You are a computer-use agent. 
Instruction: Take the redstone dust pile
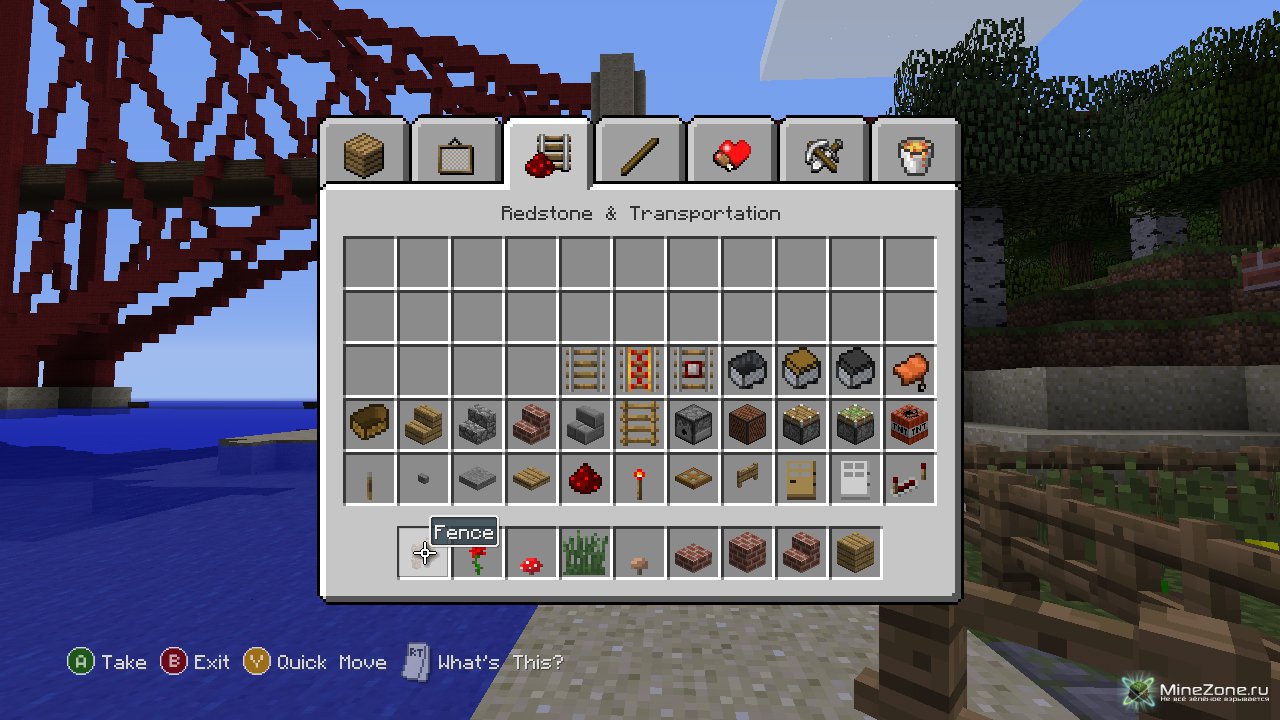coord(586,479)
